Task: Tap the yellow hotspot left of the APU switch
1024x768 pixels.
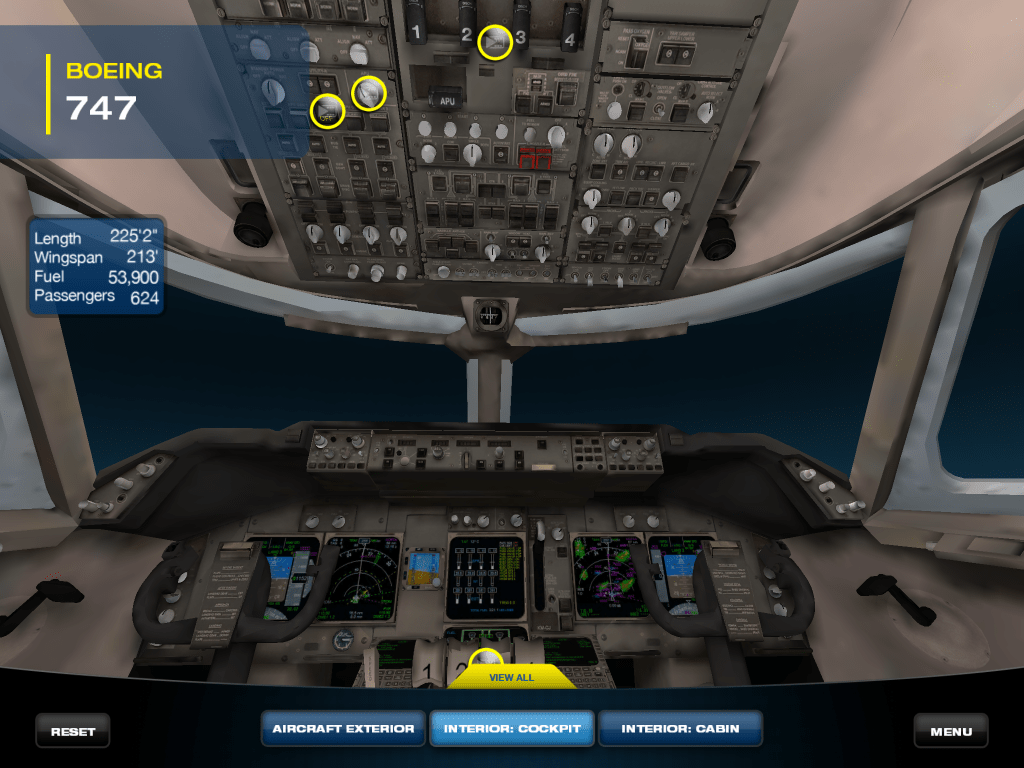Action: point(369,93)
